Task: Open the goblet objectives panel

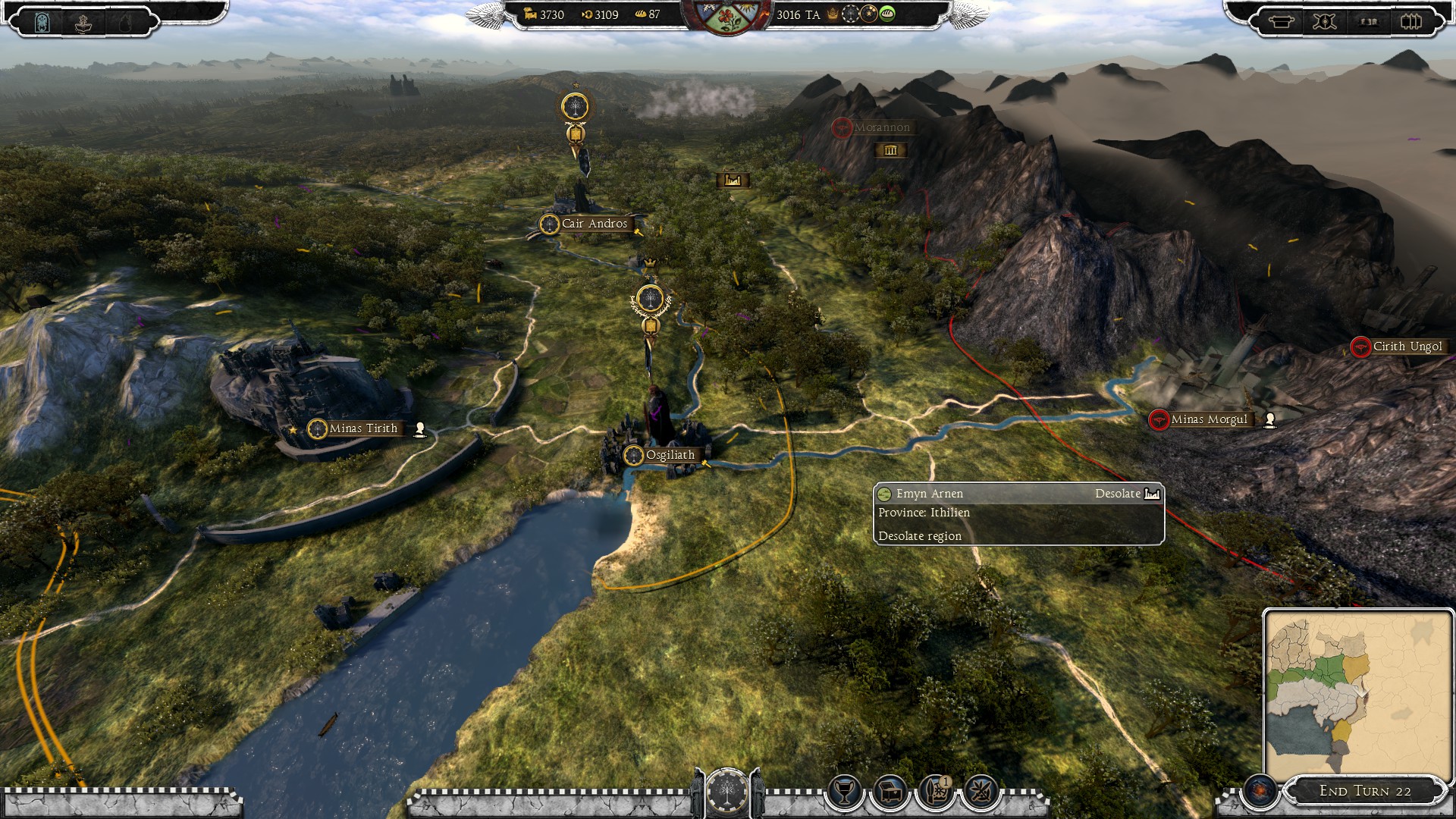Action: (843, 792)
